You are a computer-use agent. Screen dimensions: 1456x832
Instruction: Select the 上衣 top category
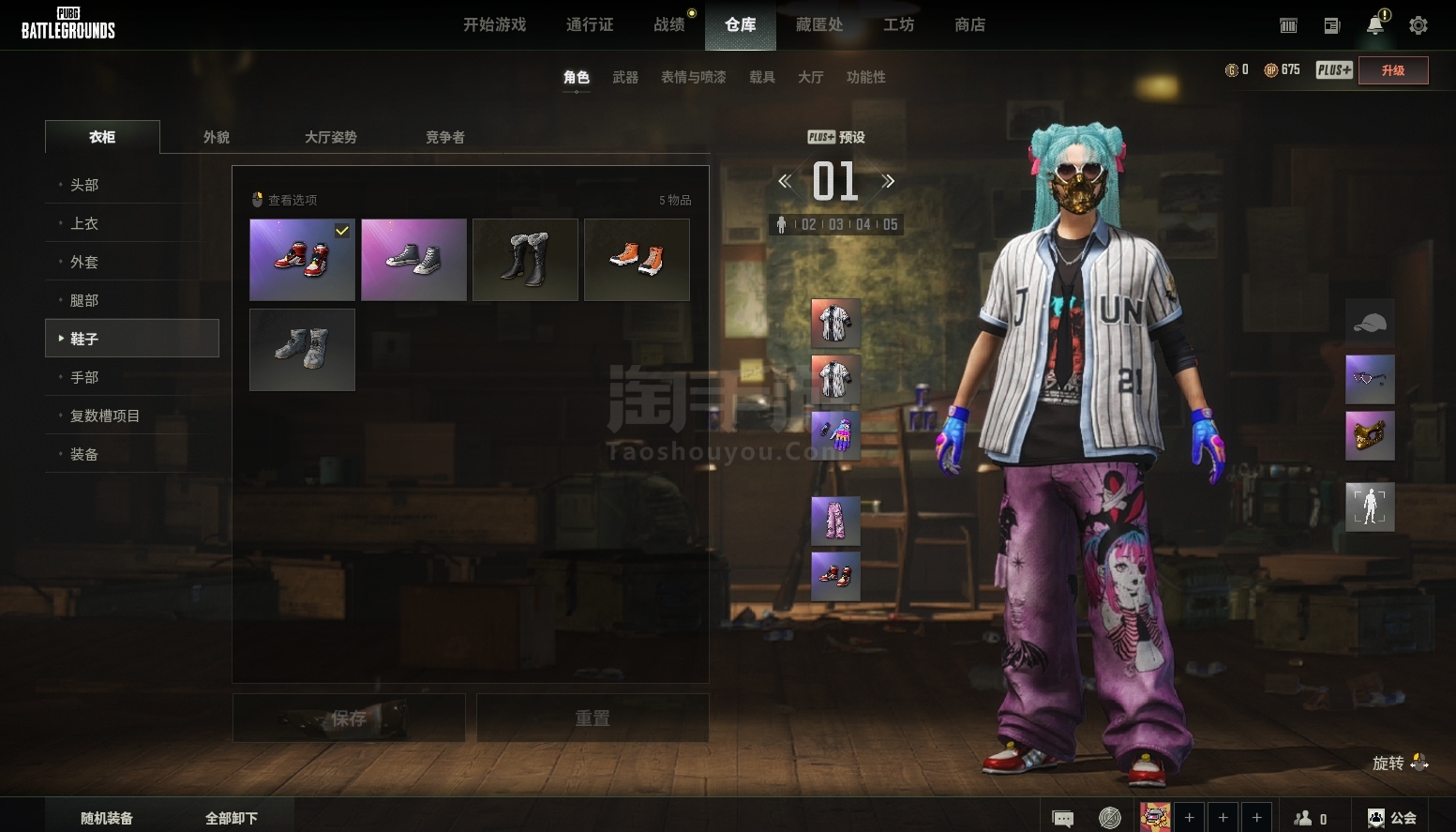tap(84, 224)
